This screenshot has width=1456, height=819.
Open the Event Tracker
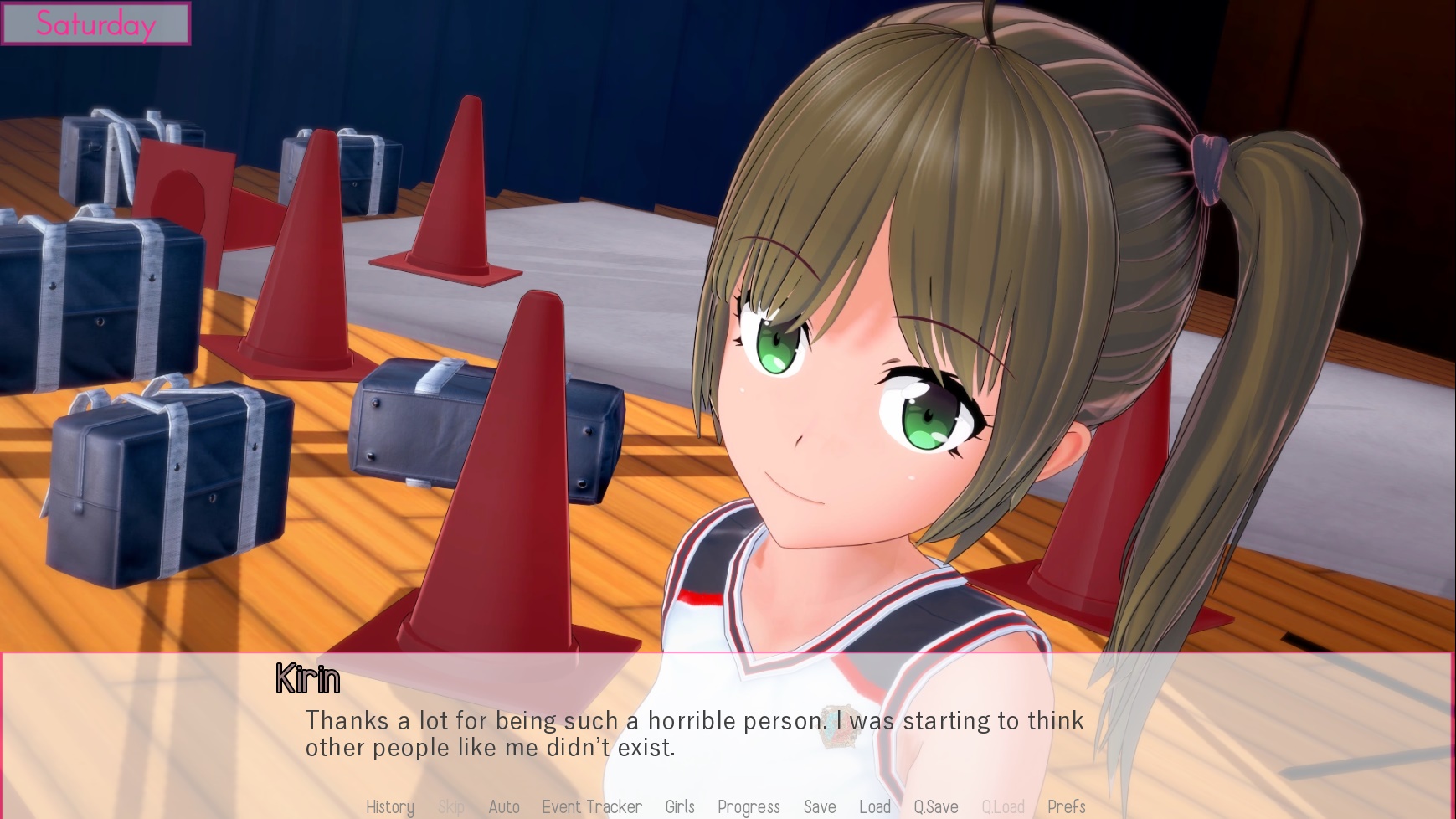point(592,806)
